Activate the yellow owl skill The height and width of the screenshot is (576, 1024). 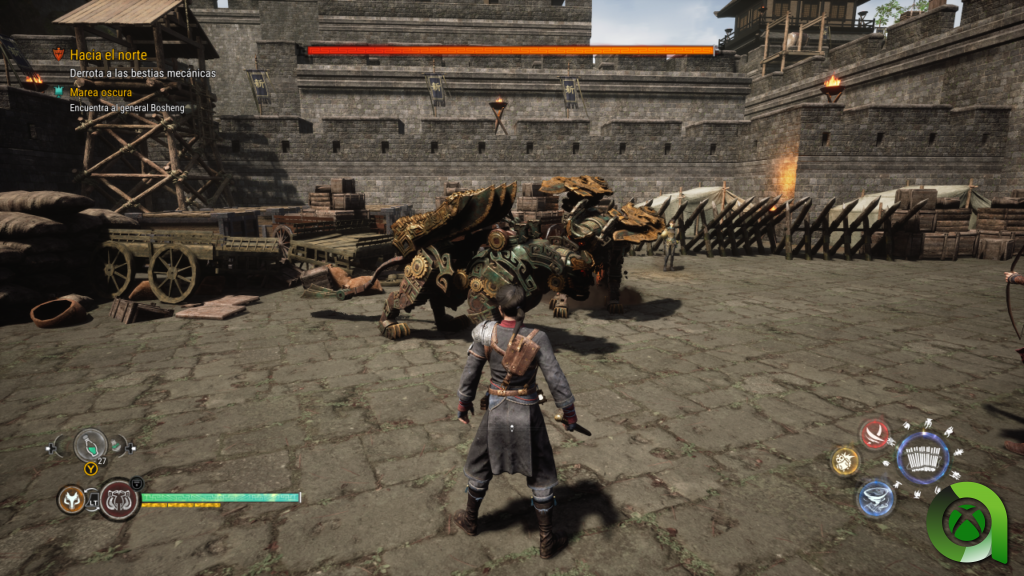(x=846, y=461)
